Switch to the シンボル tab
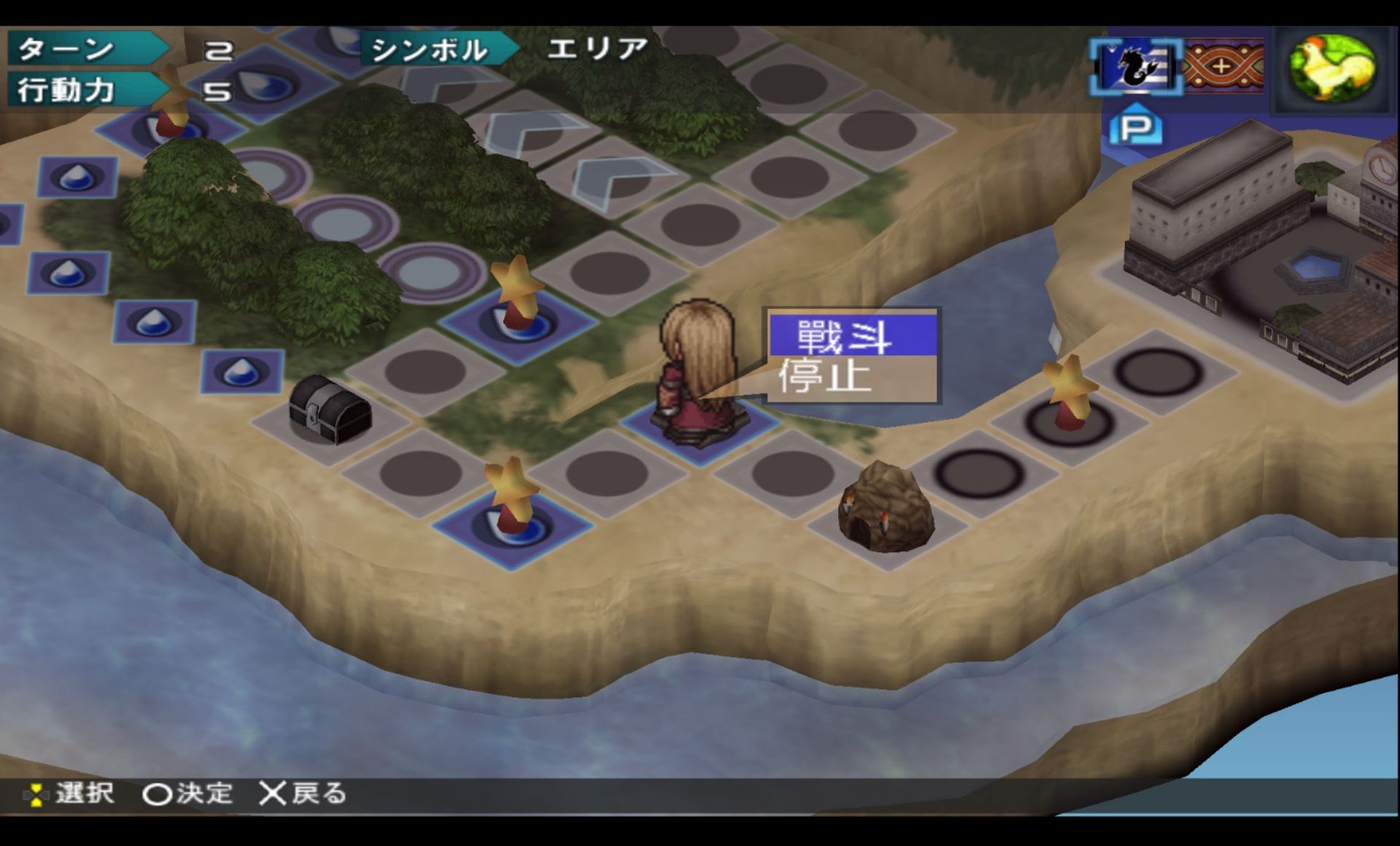 click(432, 50)
